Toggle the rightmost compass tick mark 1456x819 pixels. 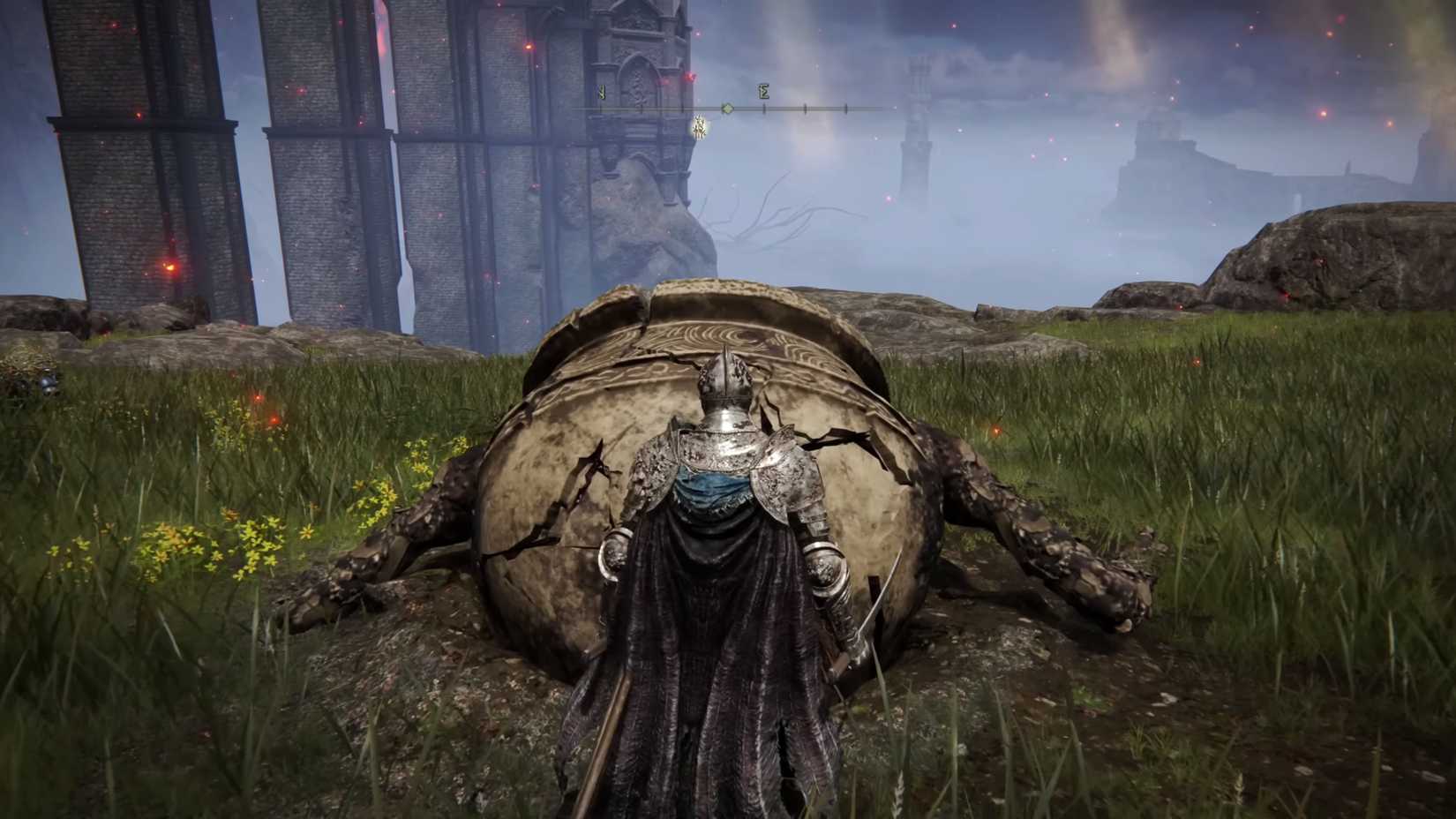pos(845,109)
